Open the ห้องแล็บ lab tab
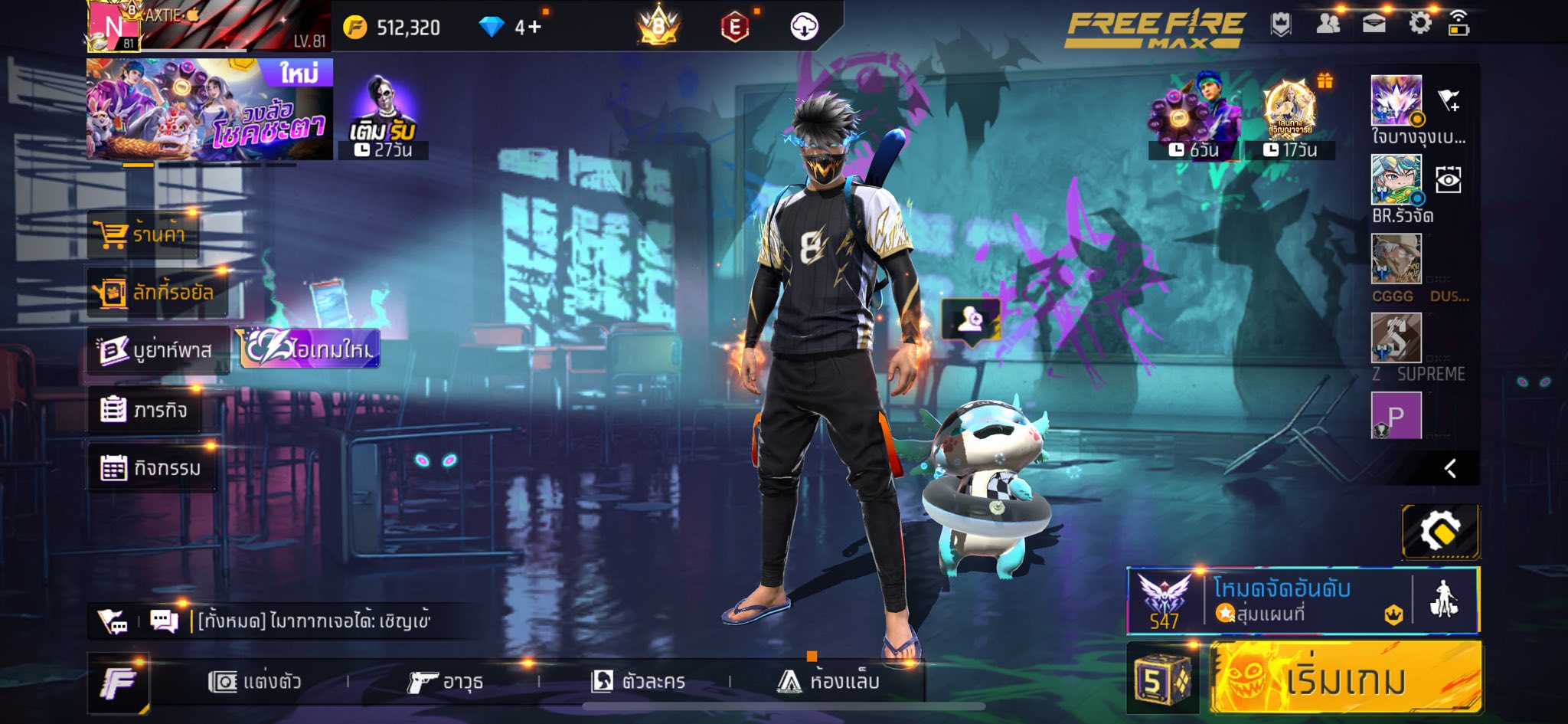Image resolution: width=1568 pixels, height=724 pixels. (828, 681)
